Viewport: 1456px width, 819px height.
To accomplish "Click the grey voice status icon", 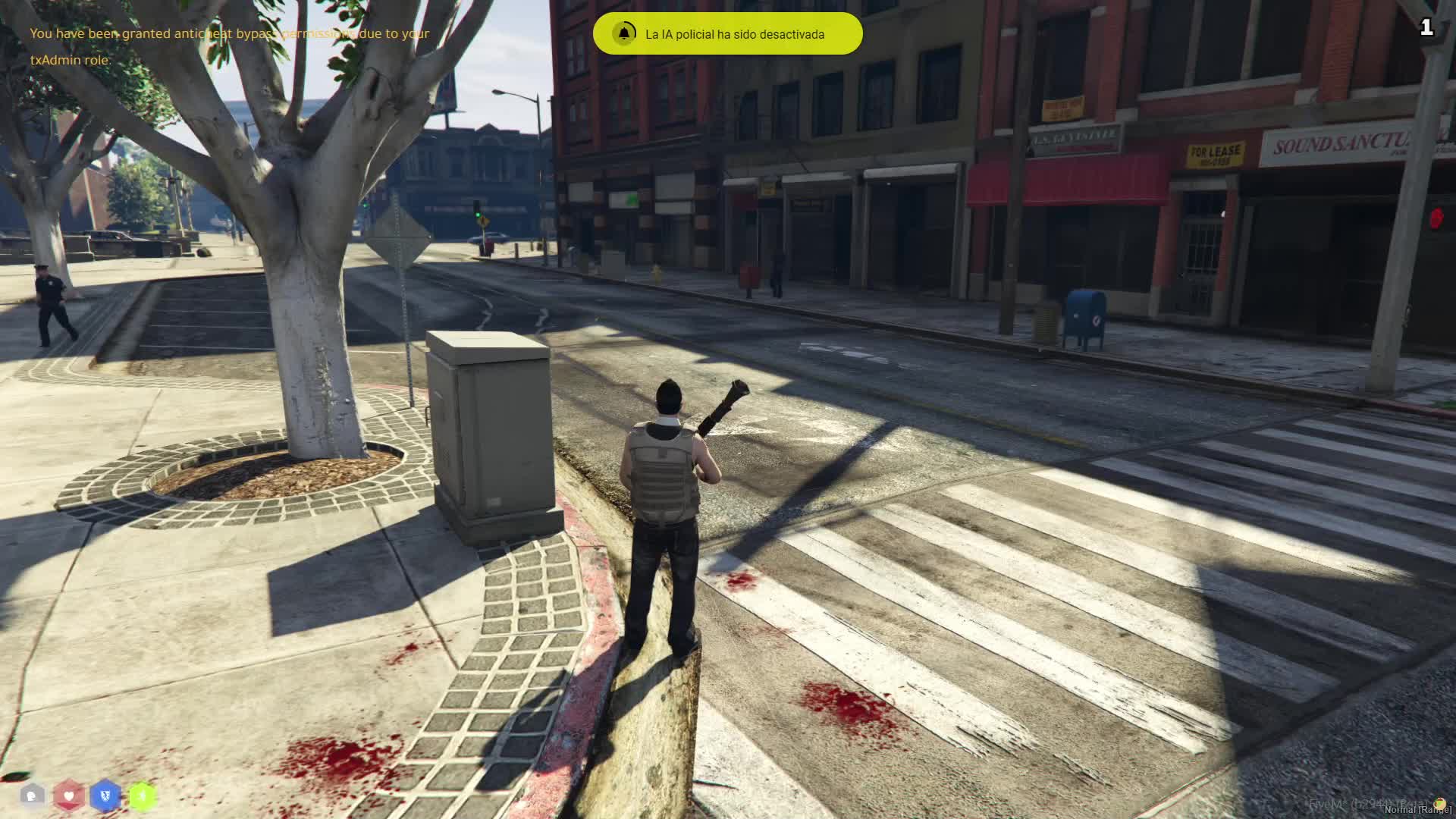I will (33, 795).
